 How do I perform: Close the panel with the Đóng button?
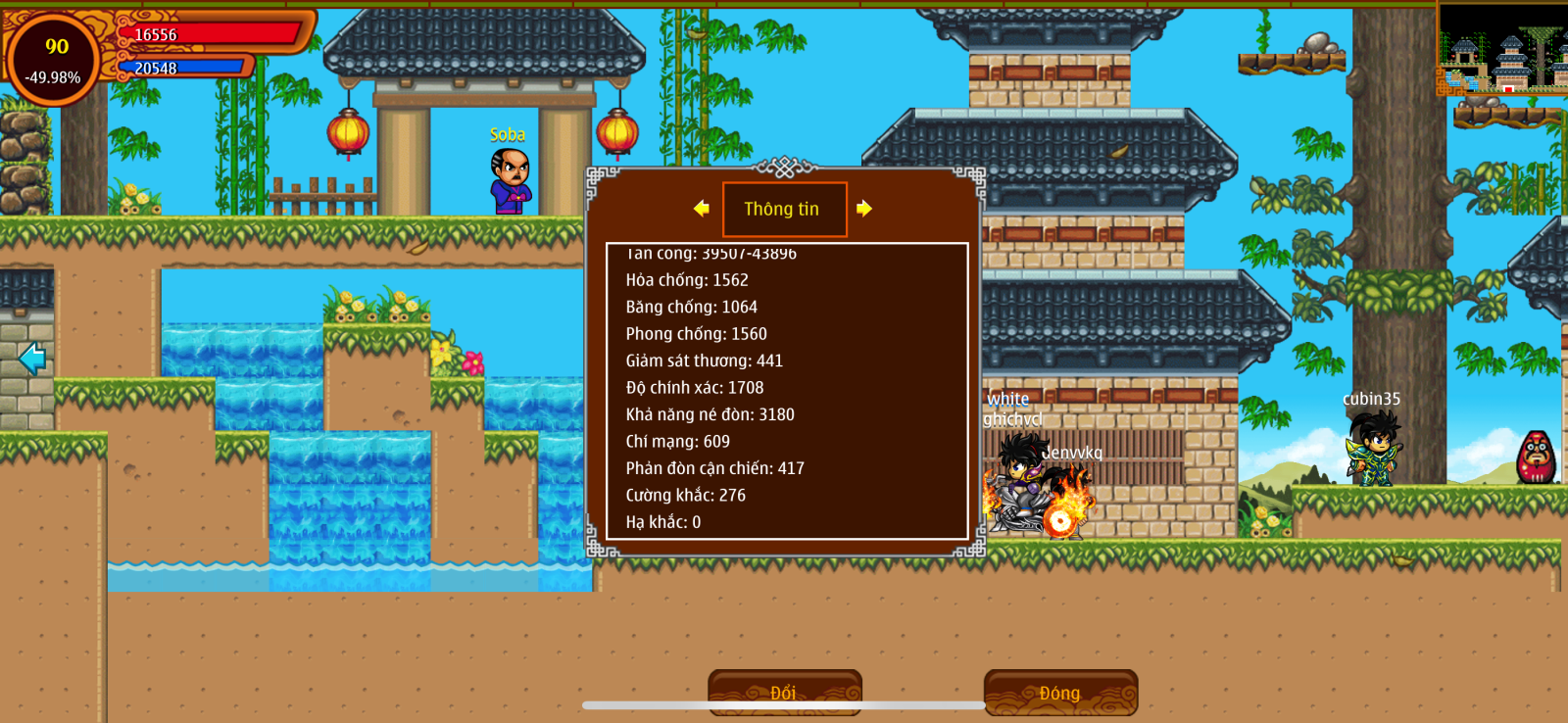pyautogui.click(x=1060, y=692)
